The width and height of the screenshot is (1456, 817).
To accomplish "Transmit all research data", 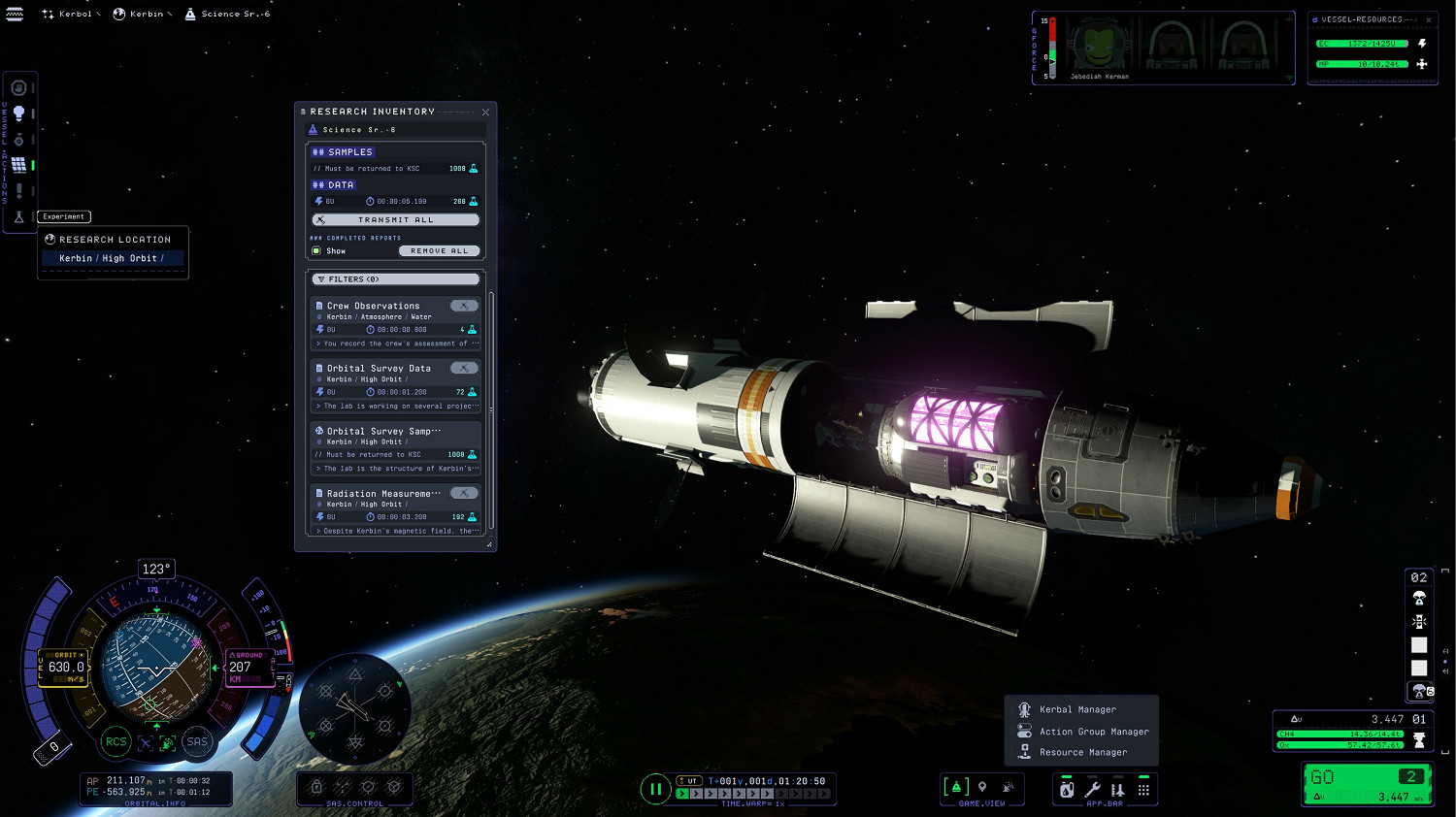I will tap(396, 220).
